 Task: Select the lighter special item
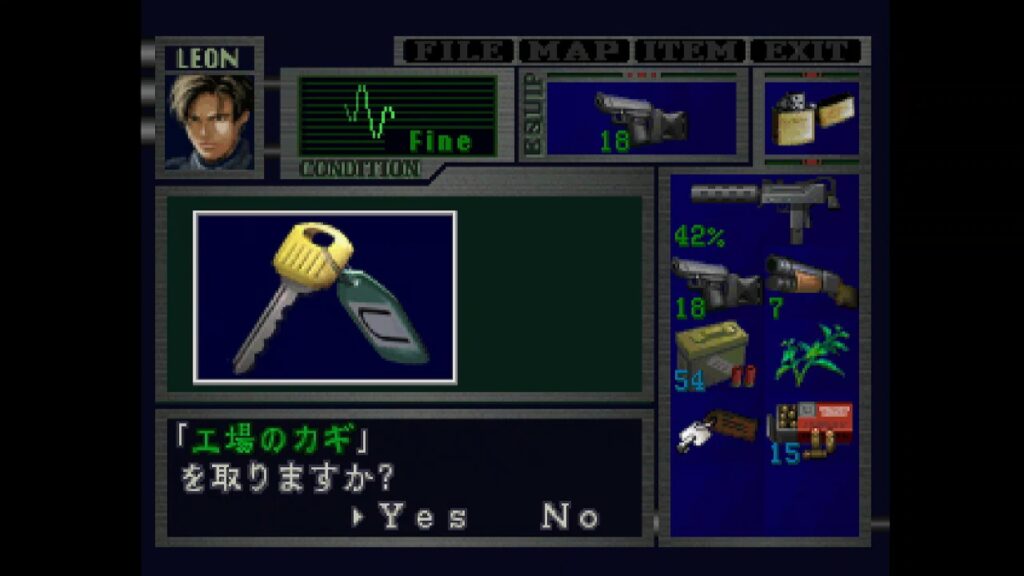811,120
